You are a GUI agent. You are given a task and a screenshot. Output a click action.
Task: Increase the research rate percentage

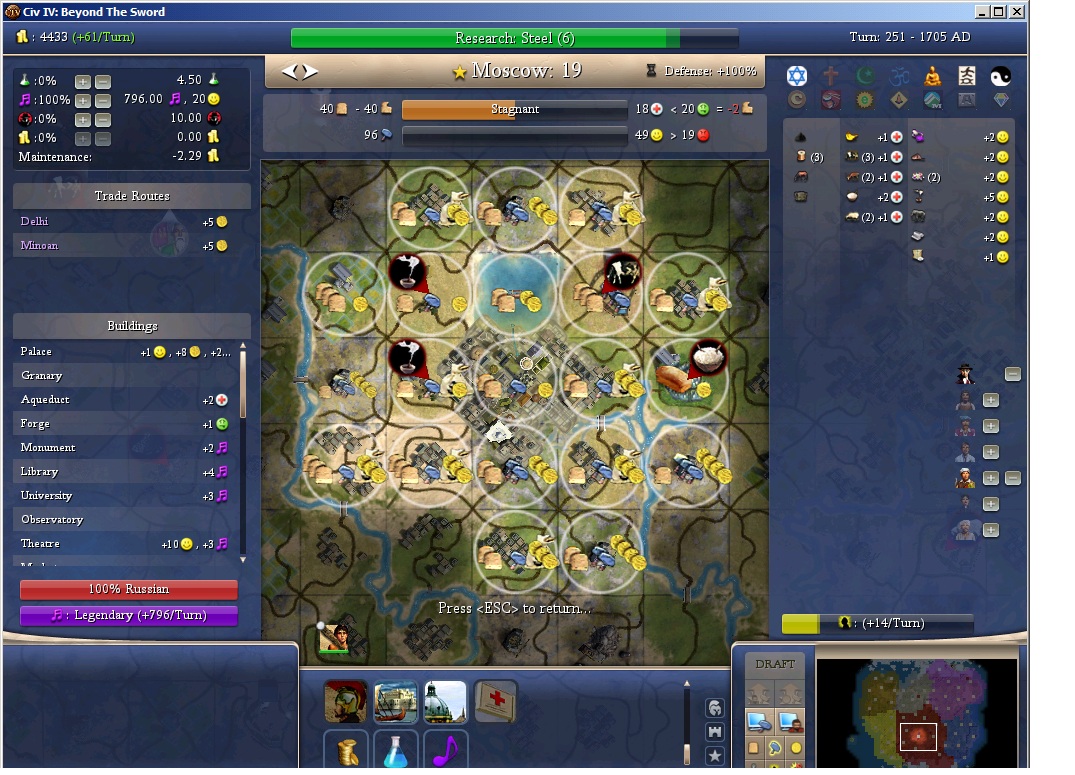pos(83,81)
